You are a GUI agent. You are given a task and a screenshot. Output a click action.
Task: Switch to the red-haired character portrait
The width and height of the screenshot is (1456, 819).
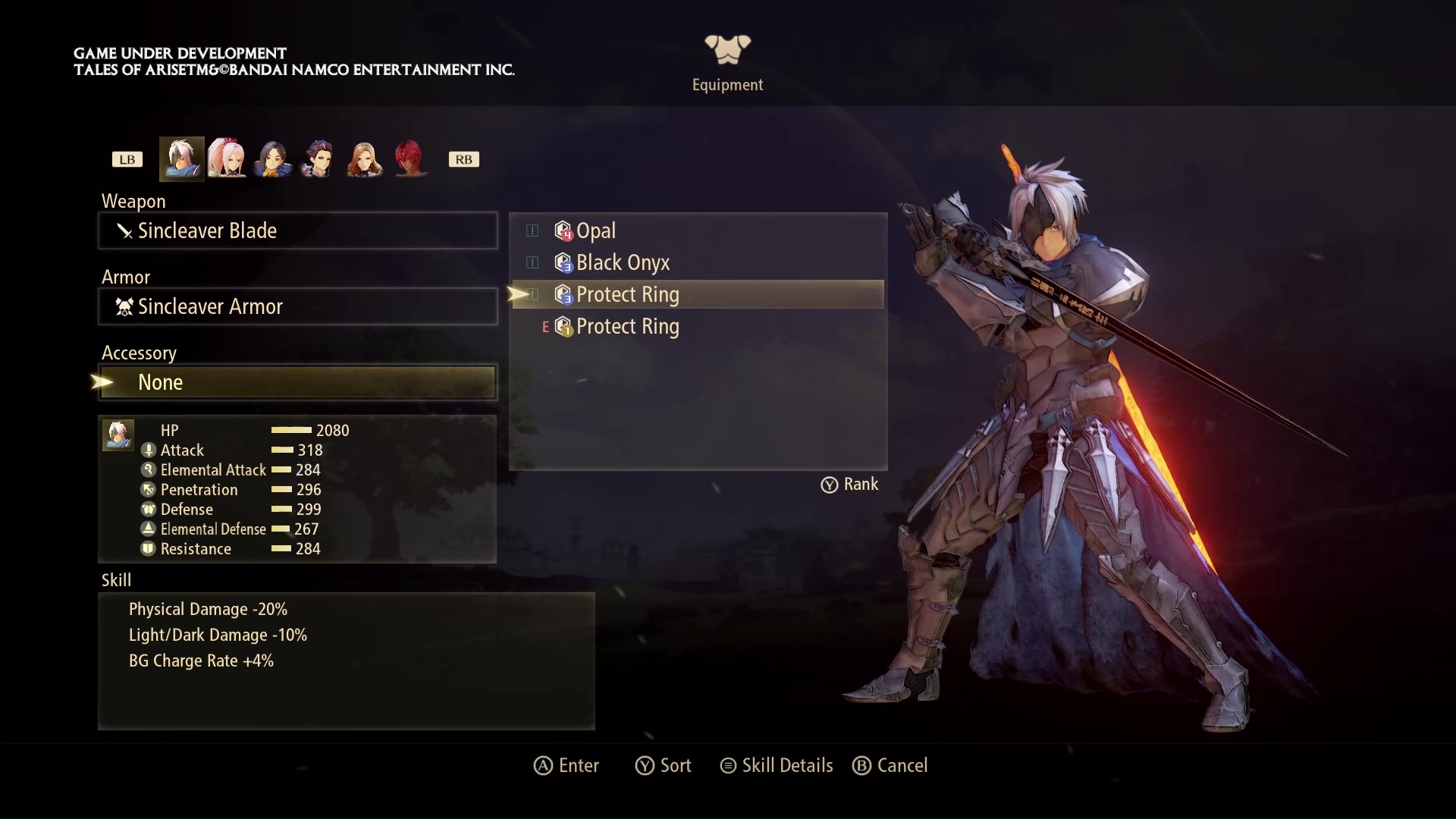(409, 159)
